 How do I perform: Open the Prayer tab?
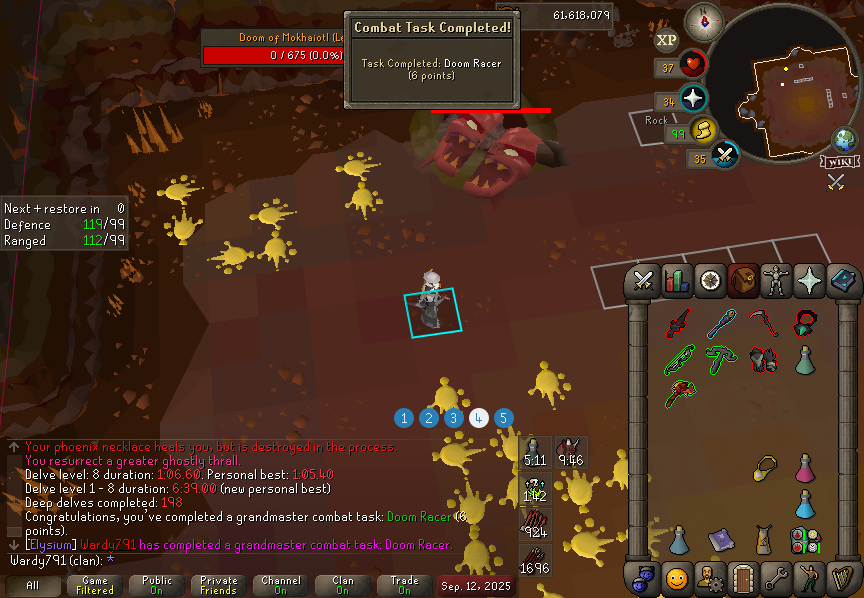809,282
